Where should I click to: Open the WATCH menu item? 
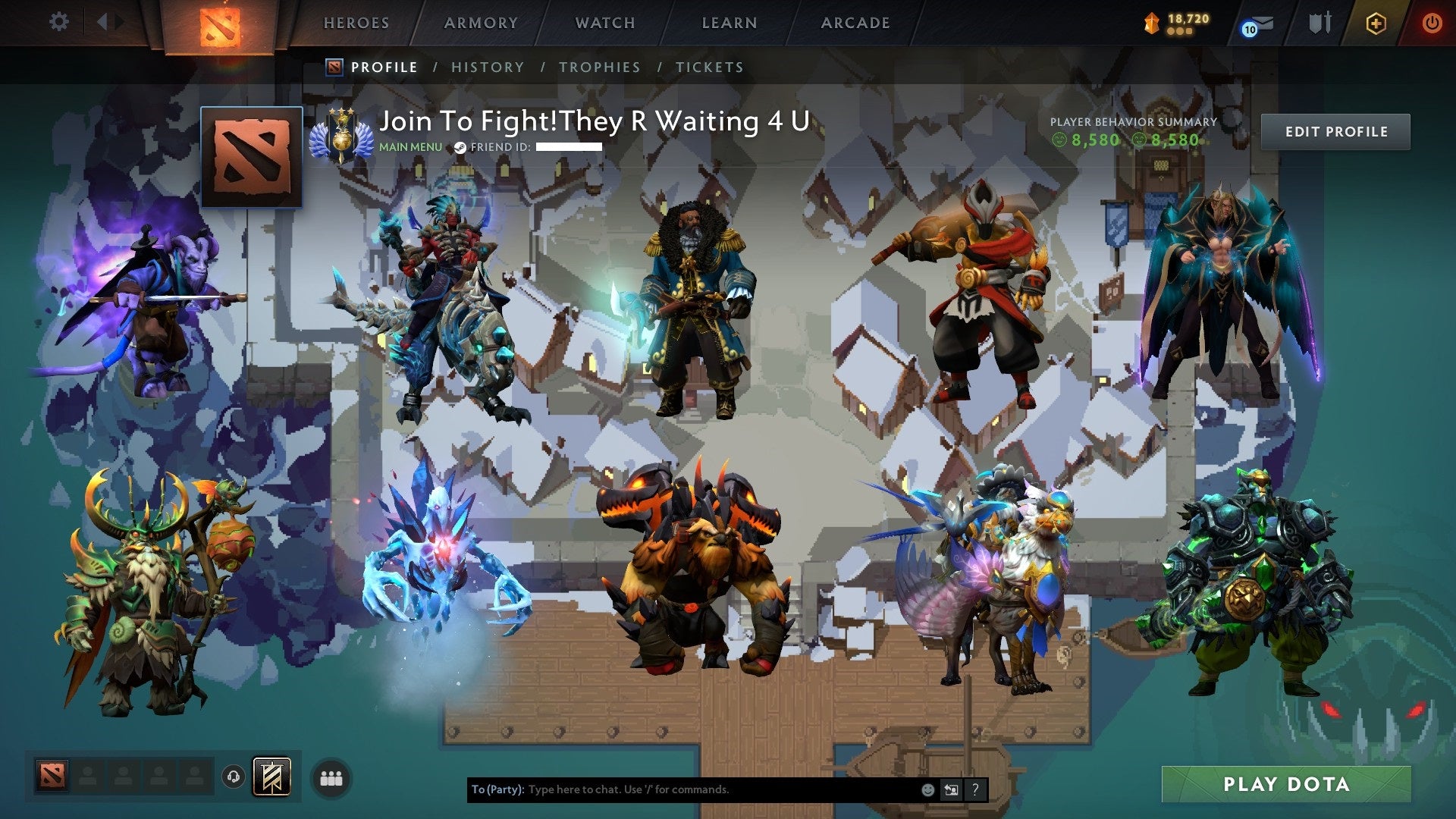[606, 23]
